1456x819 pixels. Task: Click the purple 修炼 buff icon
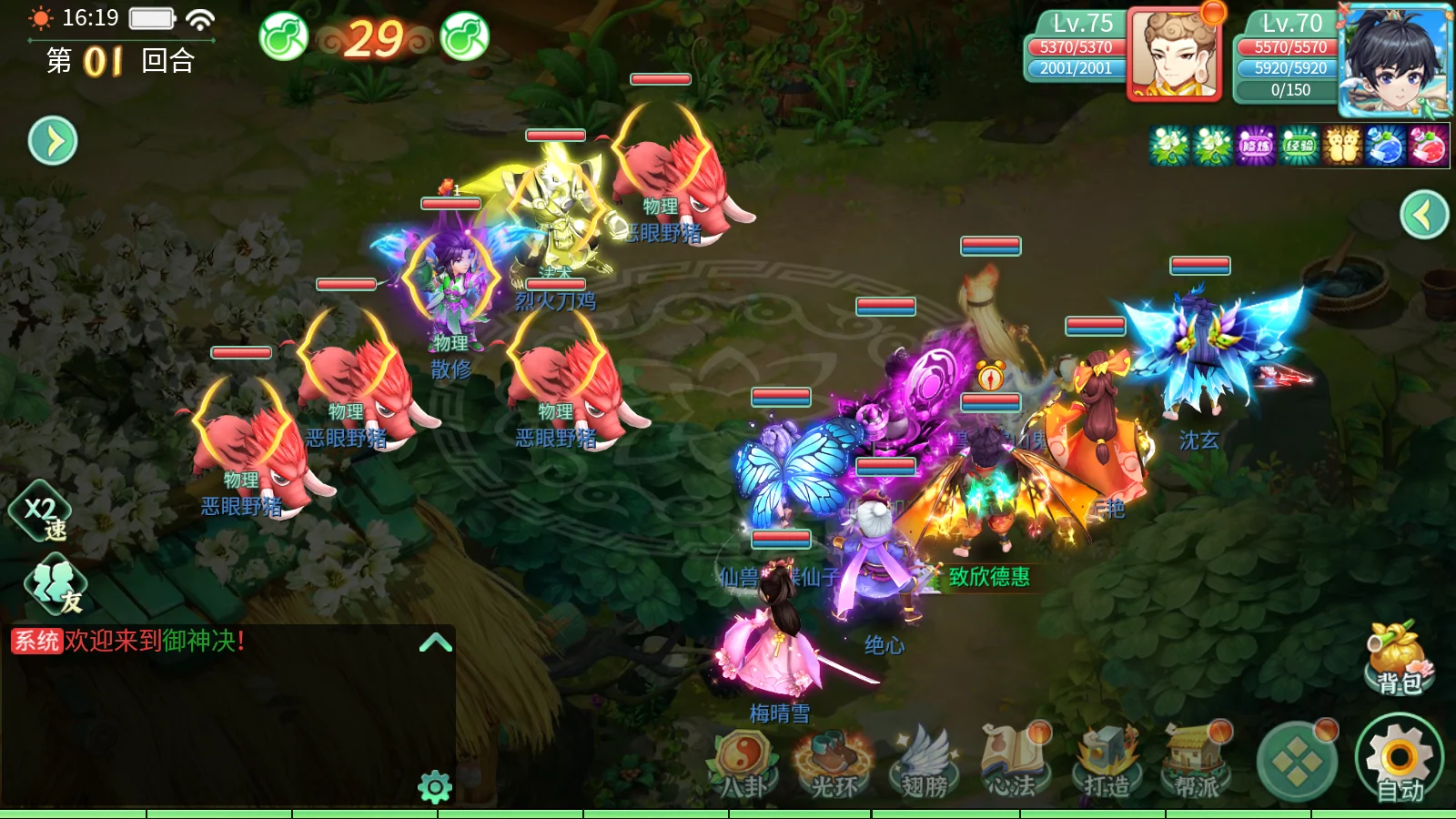coord(1256,147)
